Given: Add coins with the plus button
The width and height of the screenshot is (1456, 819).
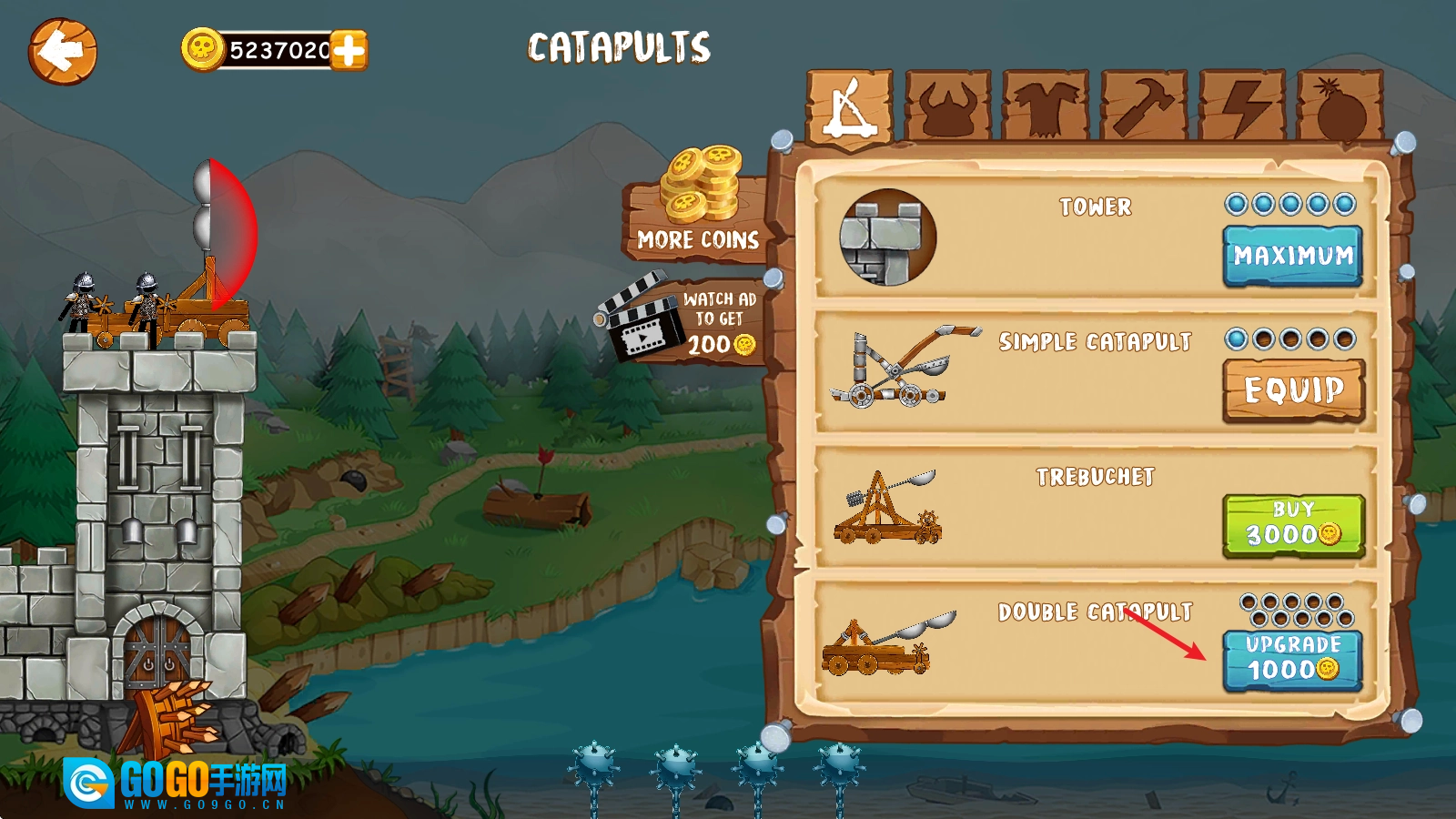Looking at the screenshot, I should point(349,50).
